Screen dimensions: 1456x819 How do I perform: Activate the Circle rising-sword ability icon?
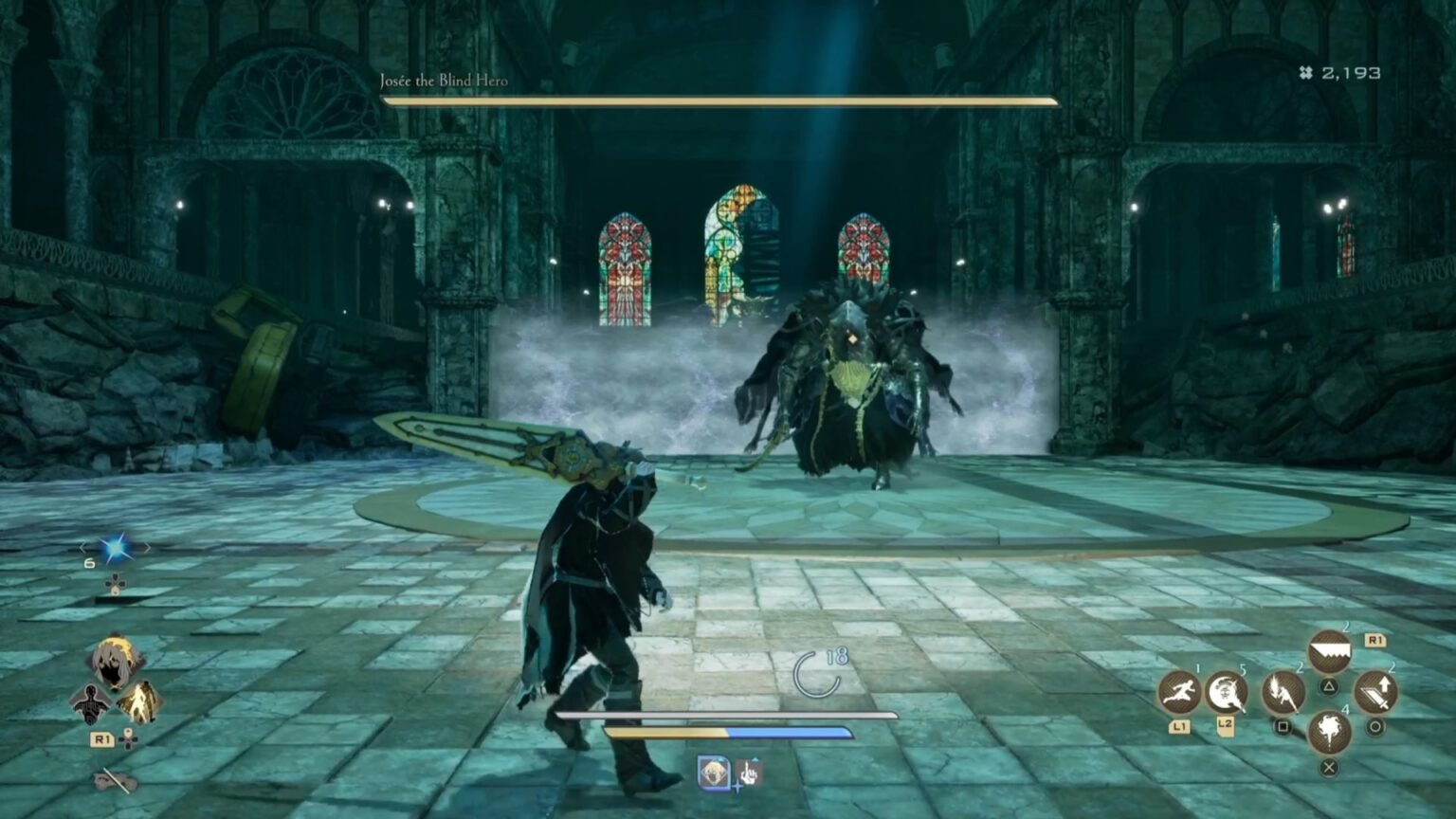tap(1374, 691)
